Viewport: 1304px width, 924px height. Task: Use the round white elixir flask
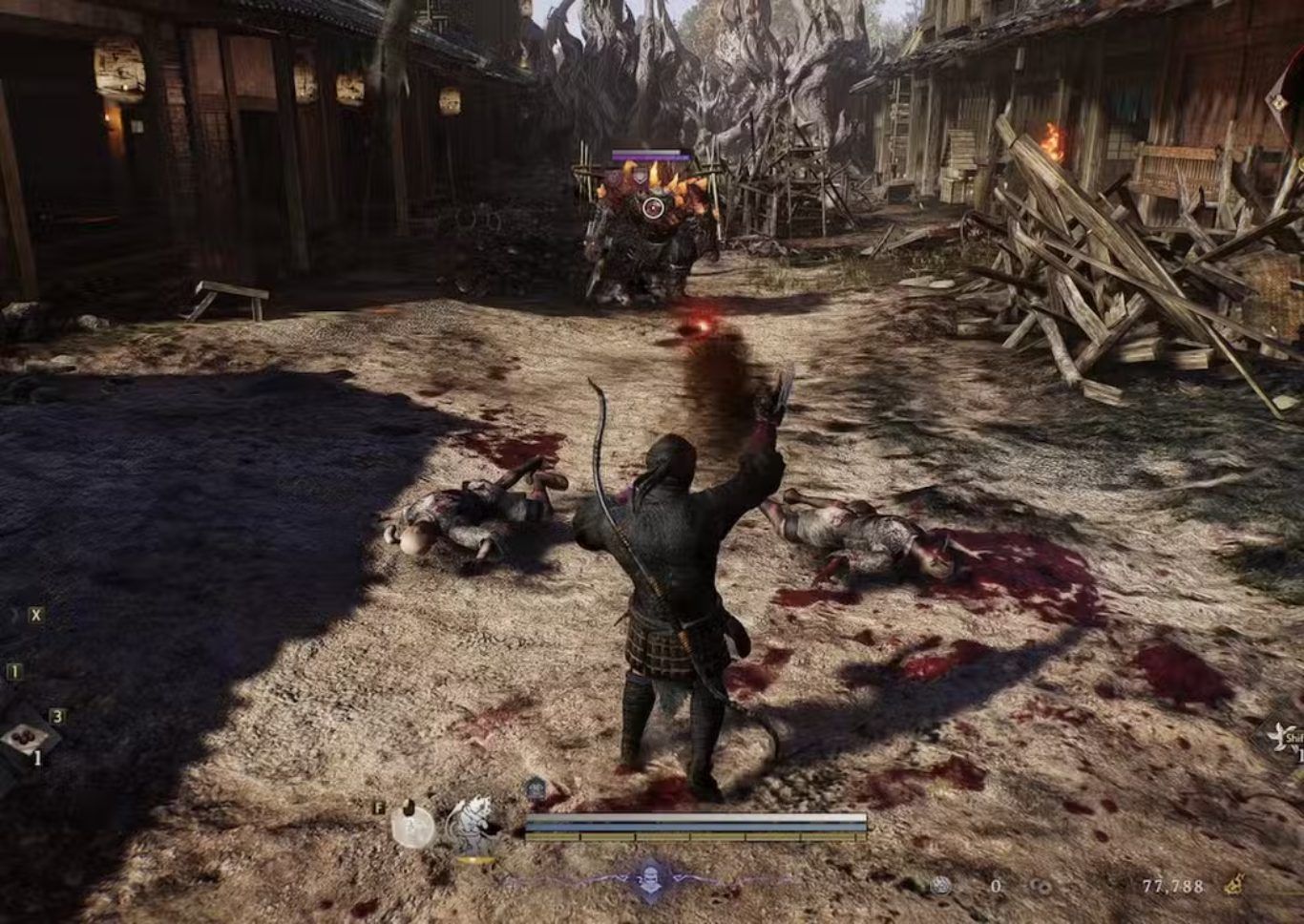coord(412,825)
